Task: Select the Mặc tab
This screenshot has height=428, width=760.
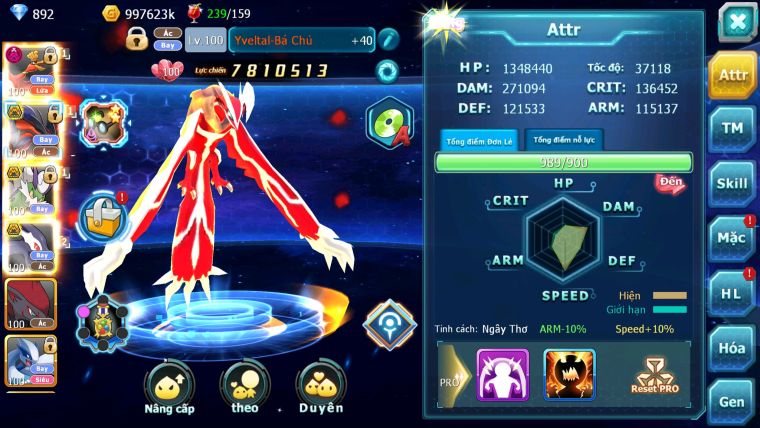Action: (732, 239)
